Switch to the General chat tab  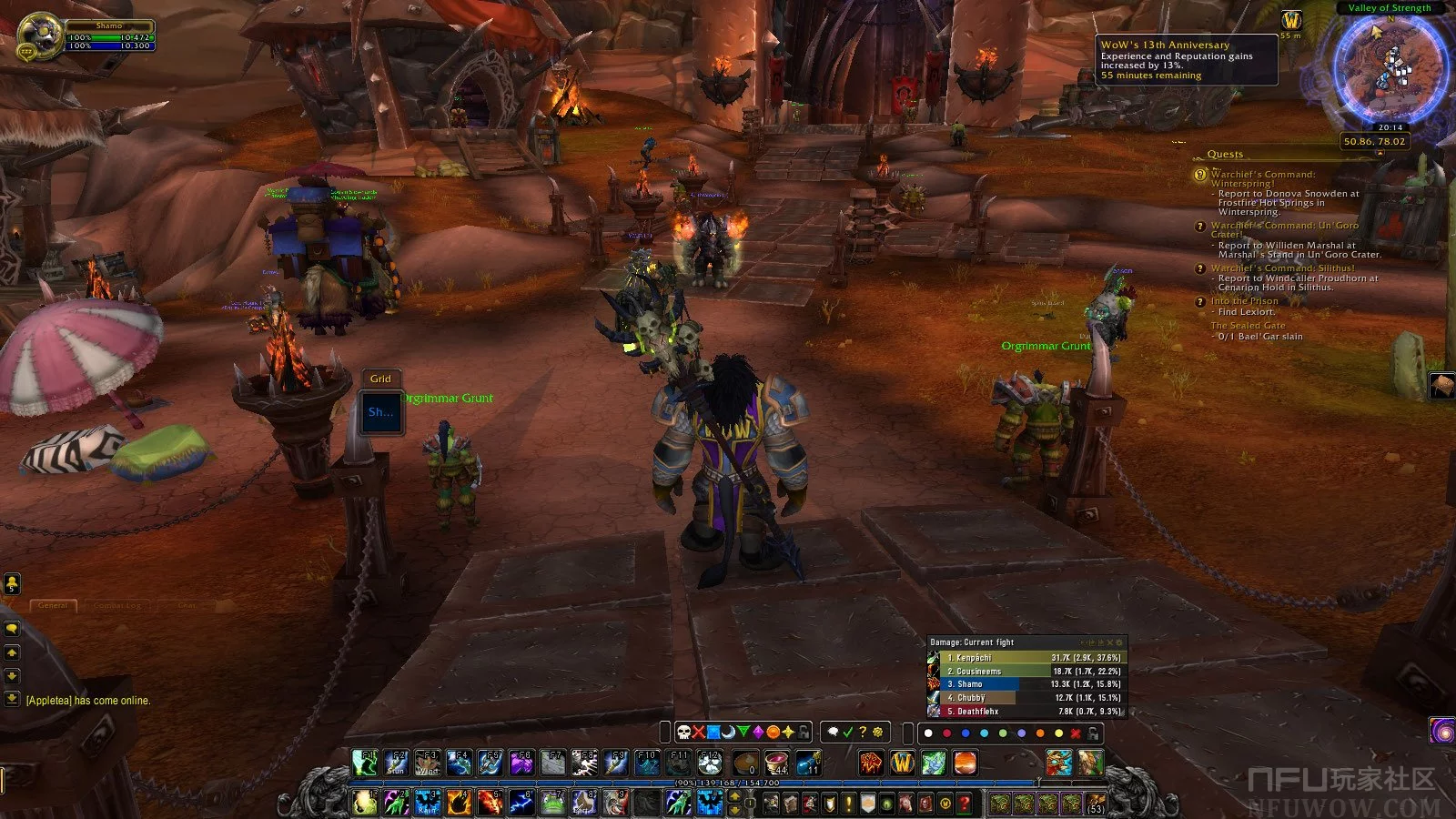click(53, 605)
